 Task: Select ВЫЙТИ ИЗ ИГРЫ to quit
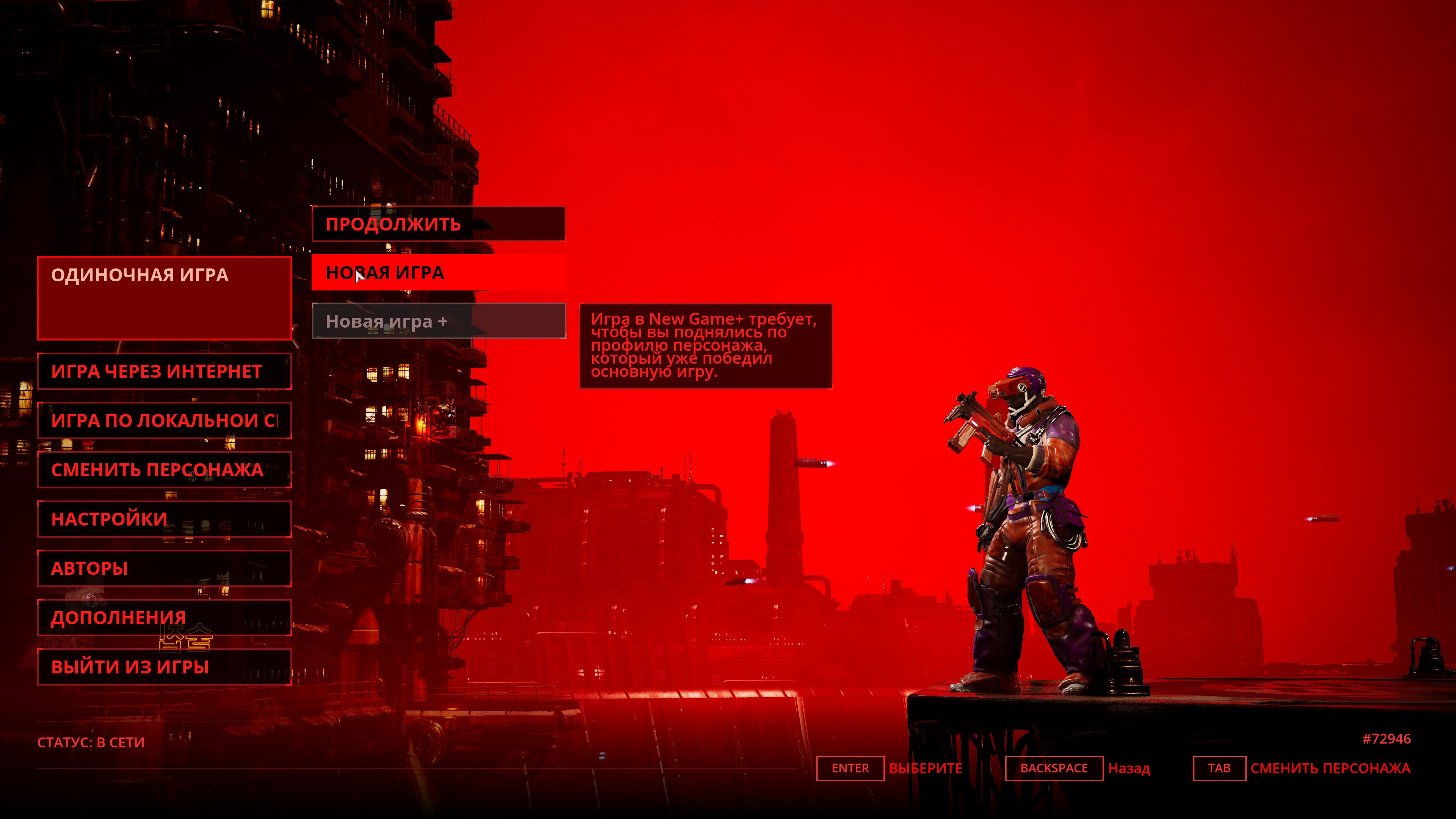click(164, 667)
